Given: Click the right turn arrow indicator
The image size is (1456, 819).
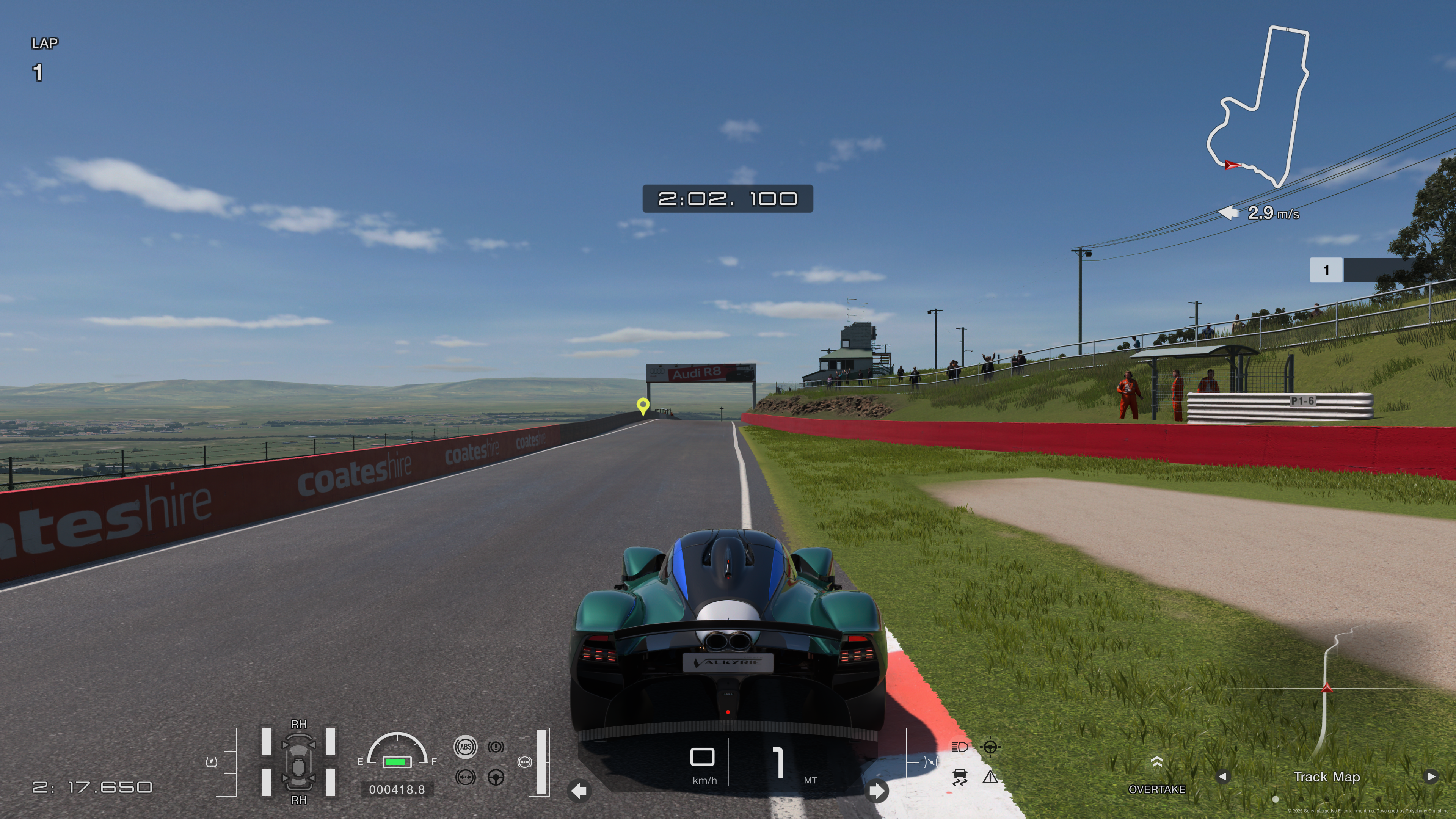Looking at the screenshot, I should 877,791.
